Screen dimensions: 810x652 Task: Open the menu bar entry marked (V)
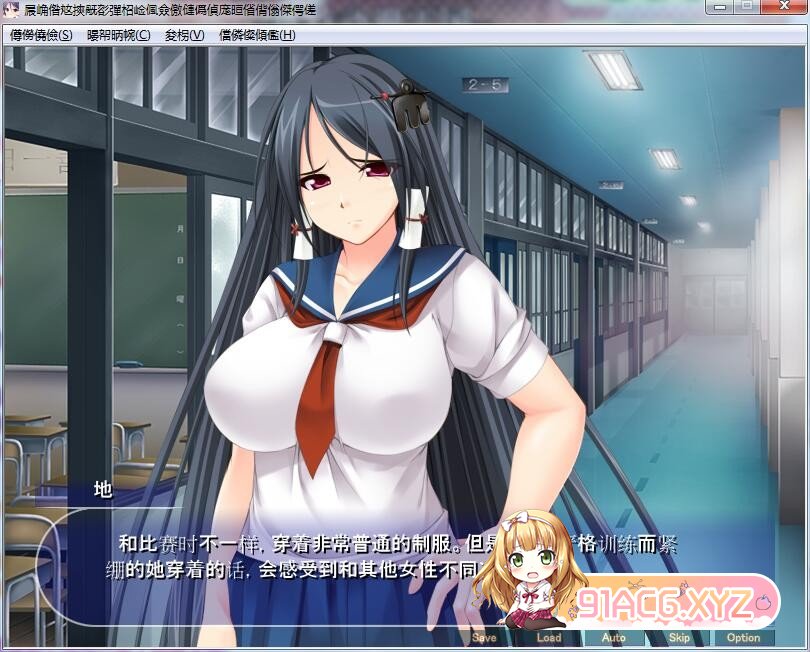coord(184,35)
